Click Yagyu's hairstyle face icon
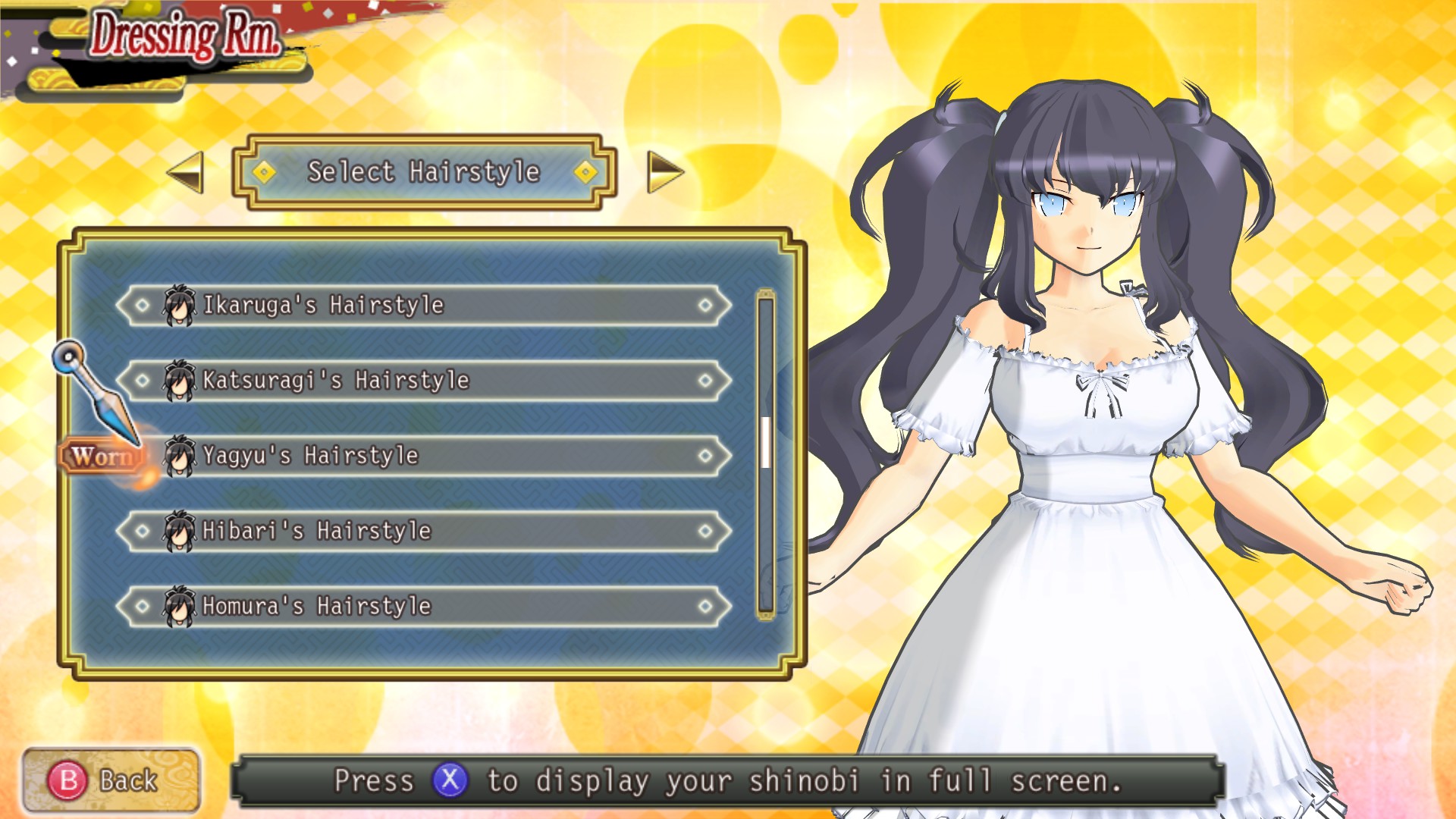 pyautogui.click(x=180, y=457)
